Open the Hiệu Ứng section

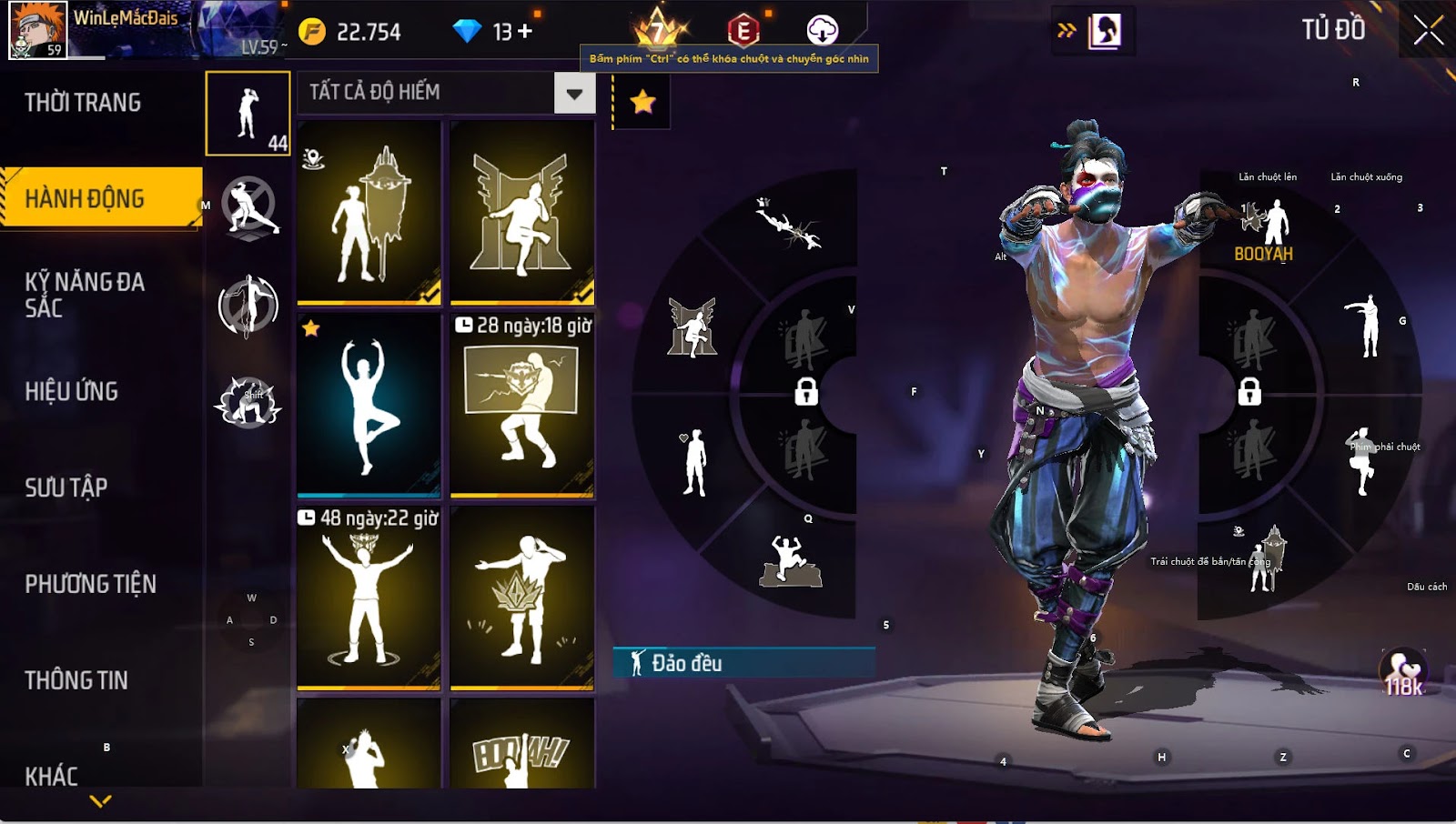(x=72, y=391)
